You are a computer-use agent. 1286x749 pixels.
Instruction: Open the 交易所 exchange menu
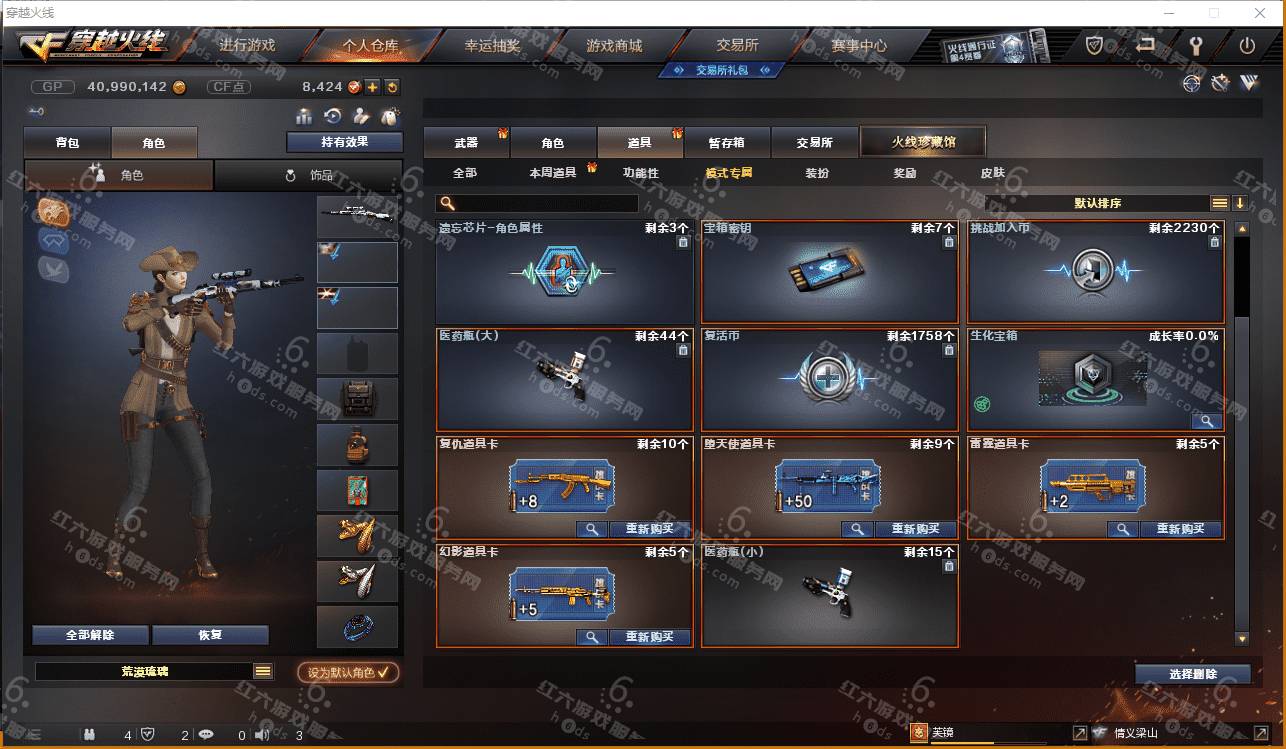[737, 45]
